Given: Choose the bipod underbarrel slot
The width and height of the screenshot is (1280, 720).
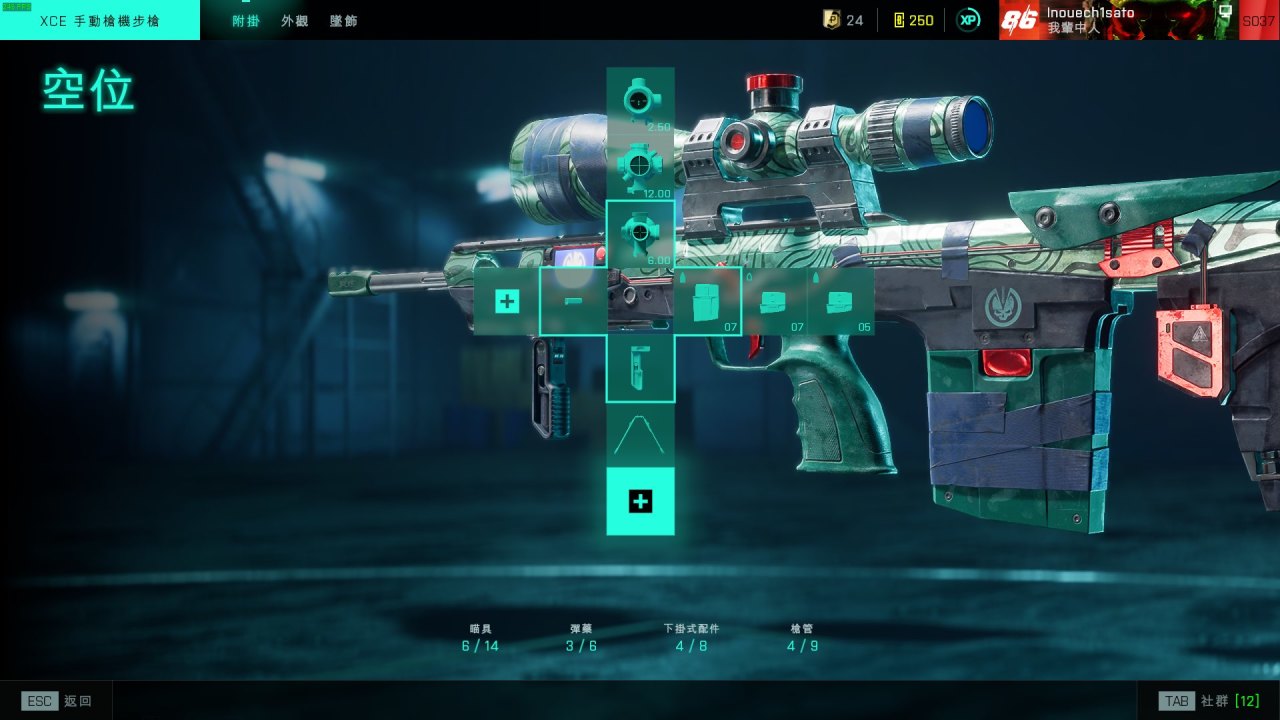Looking at the screenshot, I should pyautogui.click(x=640, y=435).
